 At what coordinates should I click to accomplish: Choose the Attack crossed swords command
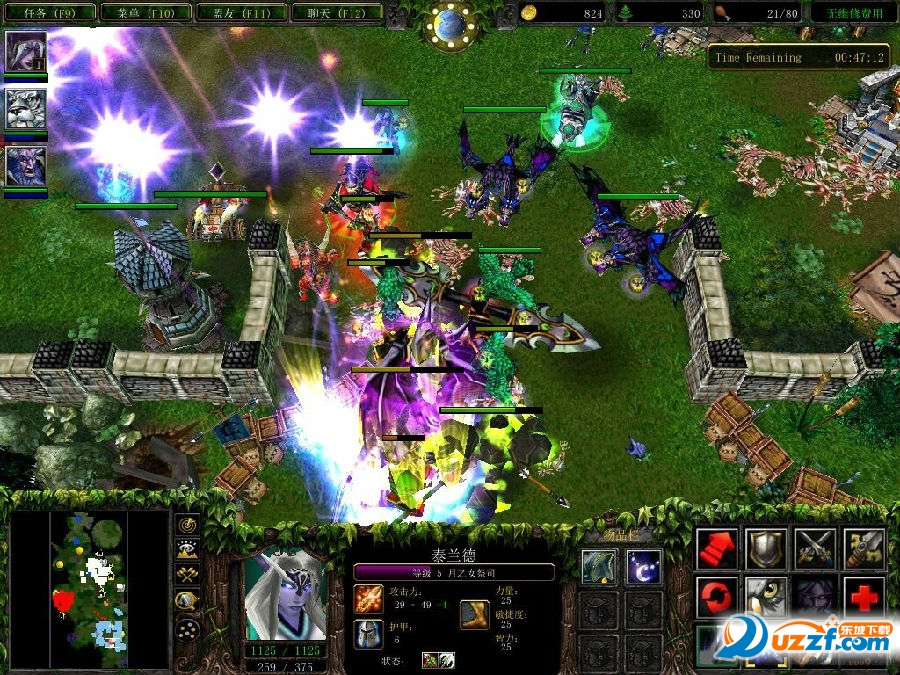click(815, 549)
